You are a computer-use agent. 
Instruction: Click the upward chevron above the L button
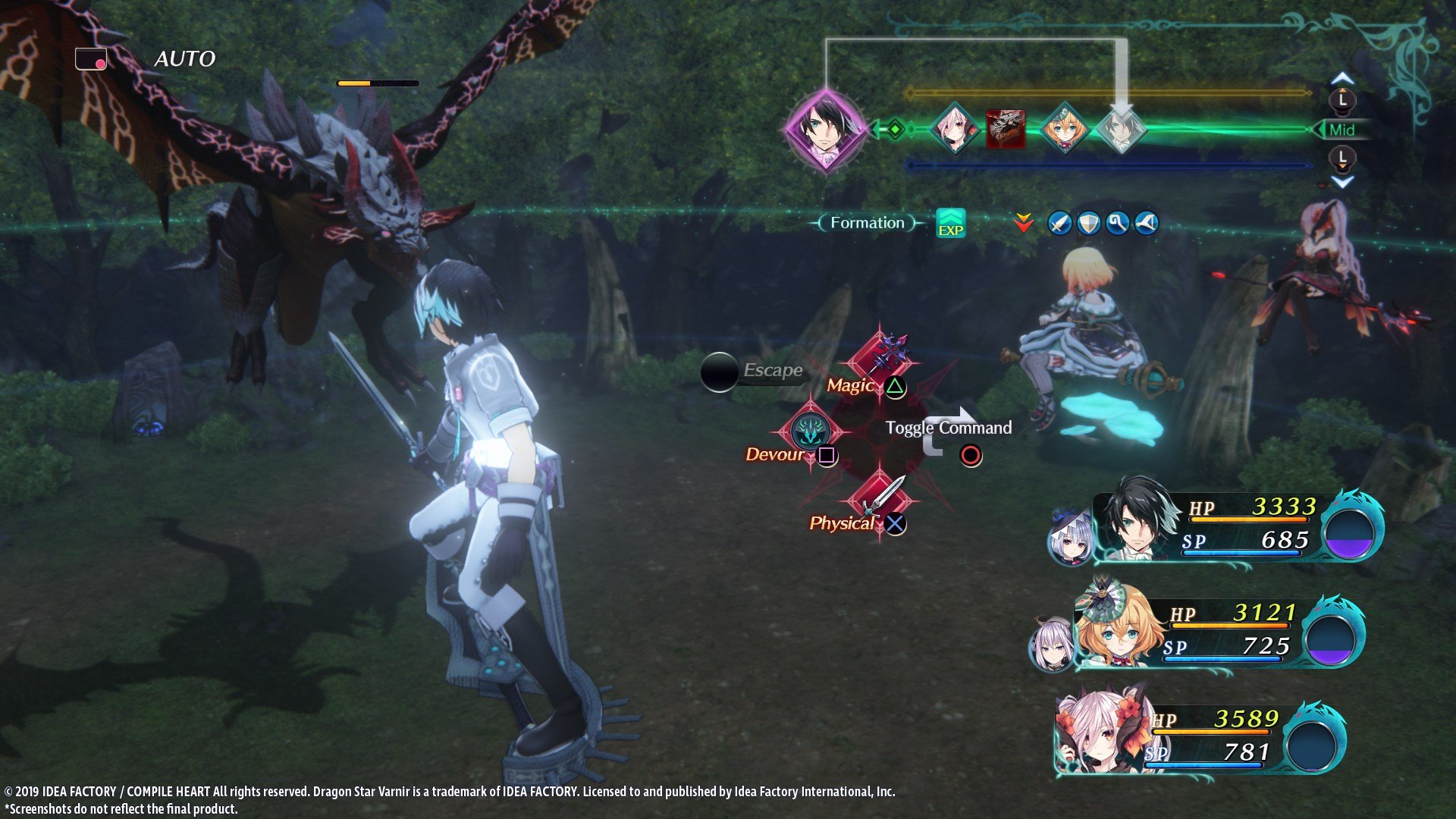[x=1343, y=77]
